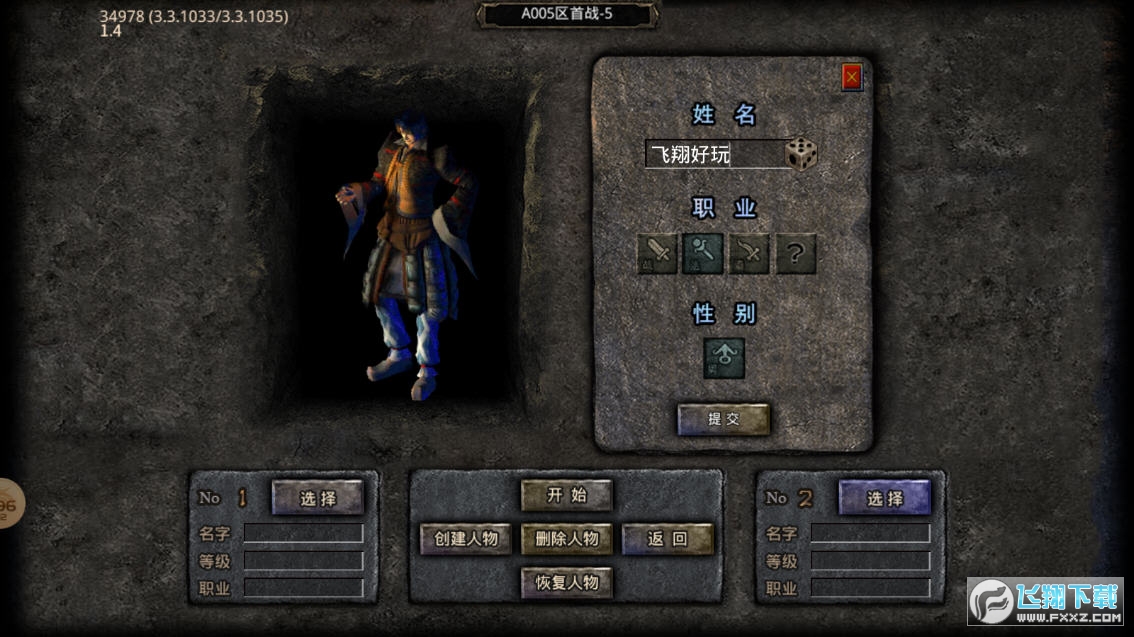The height and width of the screenshot is (637, 1134).
Task: Select character slot No 2 with 选择
Action: click(884, 498)
